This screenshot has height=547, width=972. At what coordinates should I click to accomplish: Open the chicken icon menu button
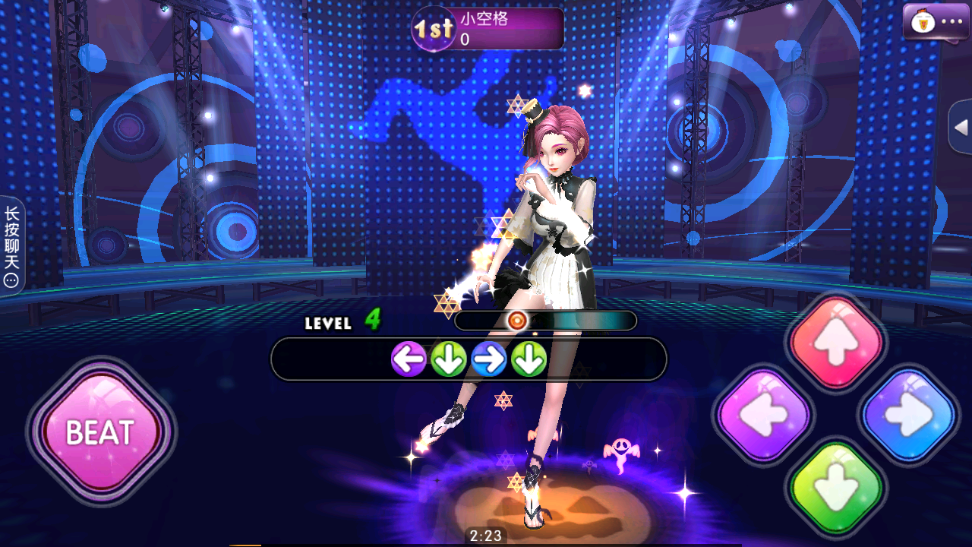[936, 21]
